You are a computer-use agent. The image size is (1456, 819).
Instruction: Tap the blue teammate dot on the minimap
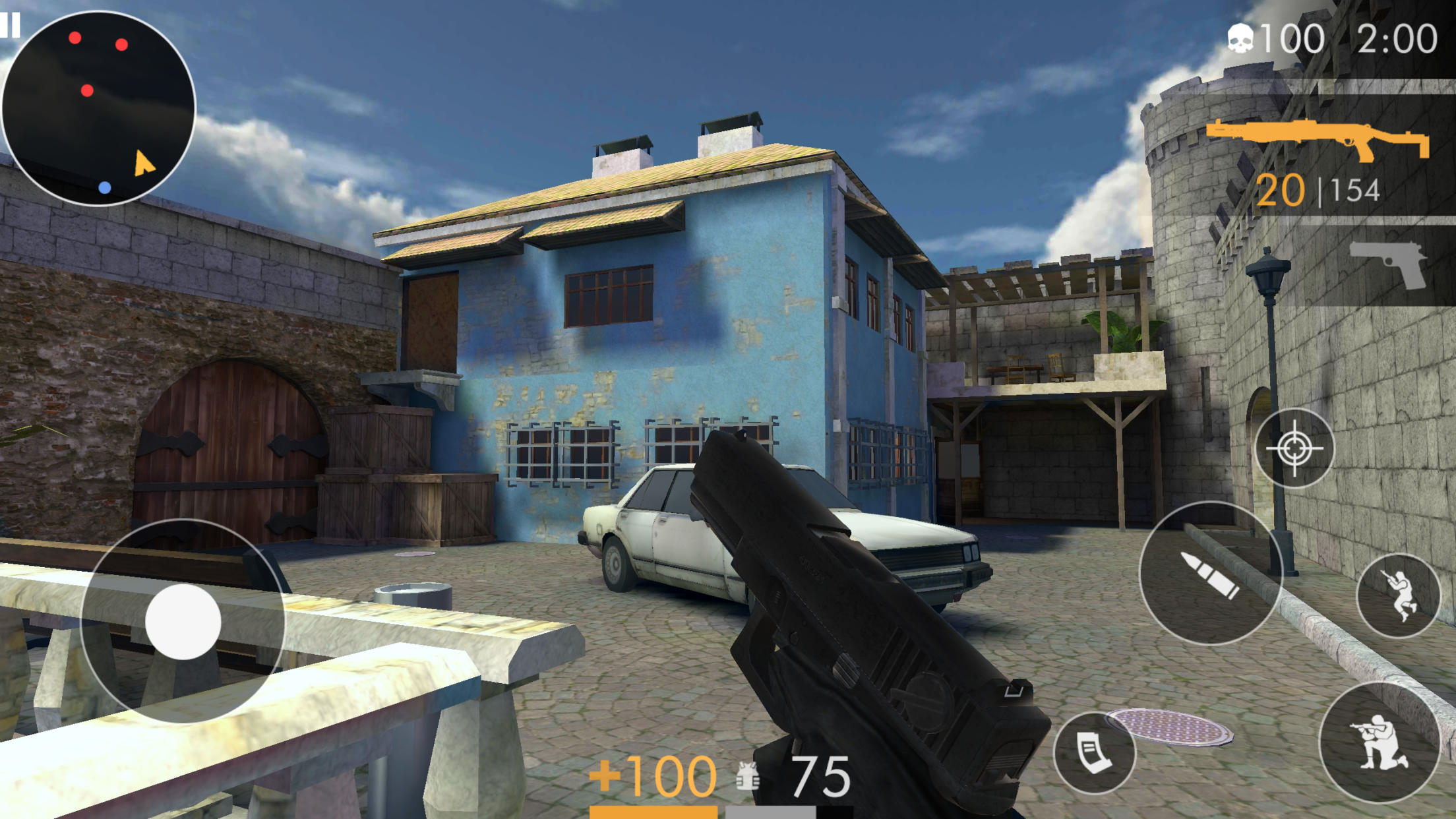(104, 187)
